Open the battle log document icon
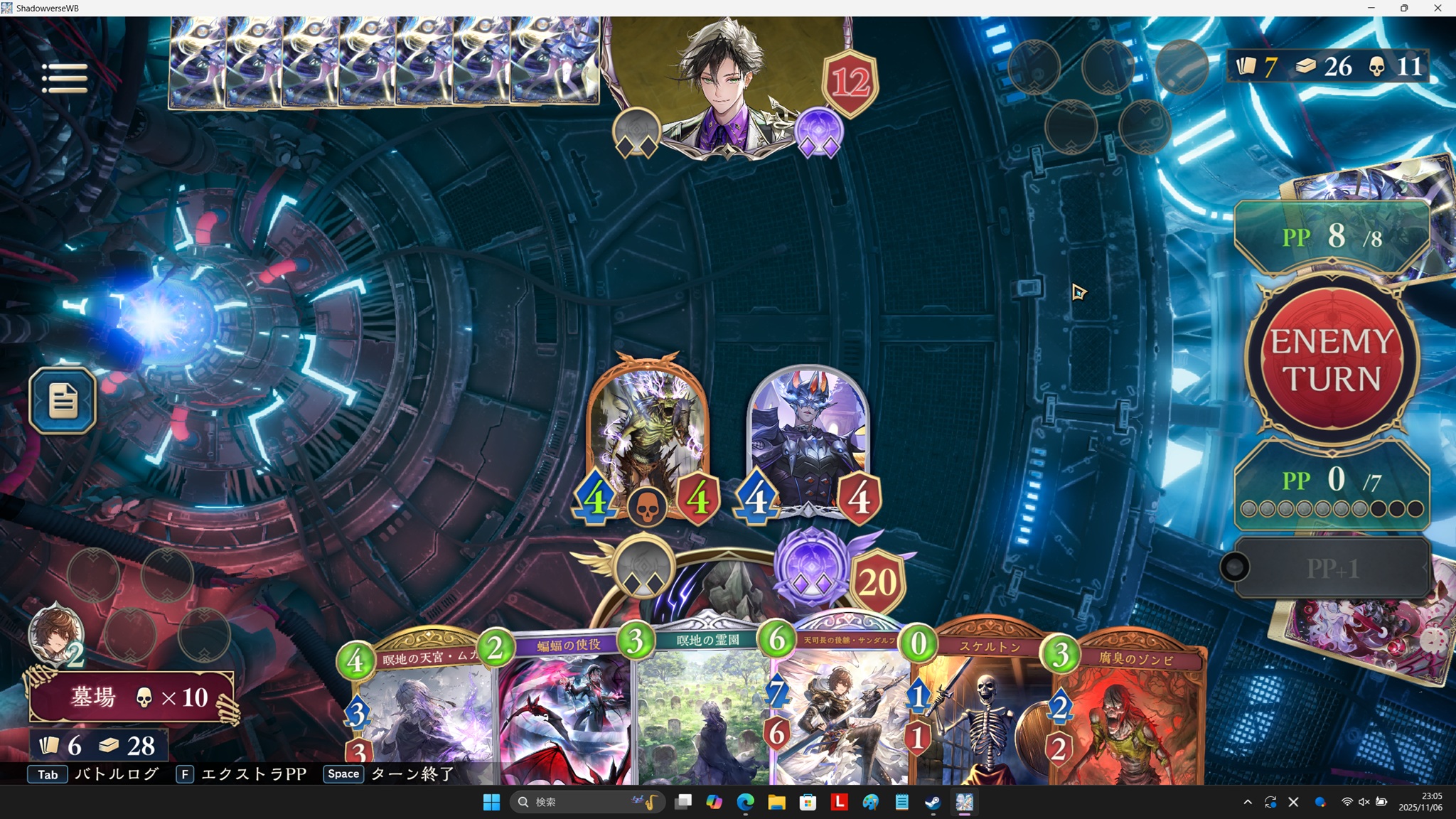This screenshot has height=819, width=1456. [63, 400]
